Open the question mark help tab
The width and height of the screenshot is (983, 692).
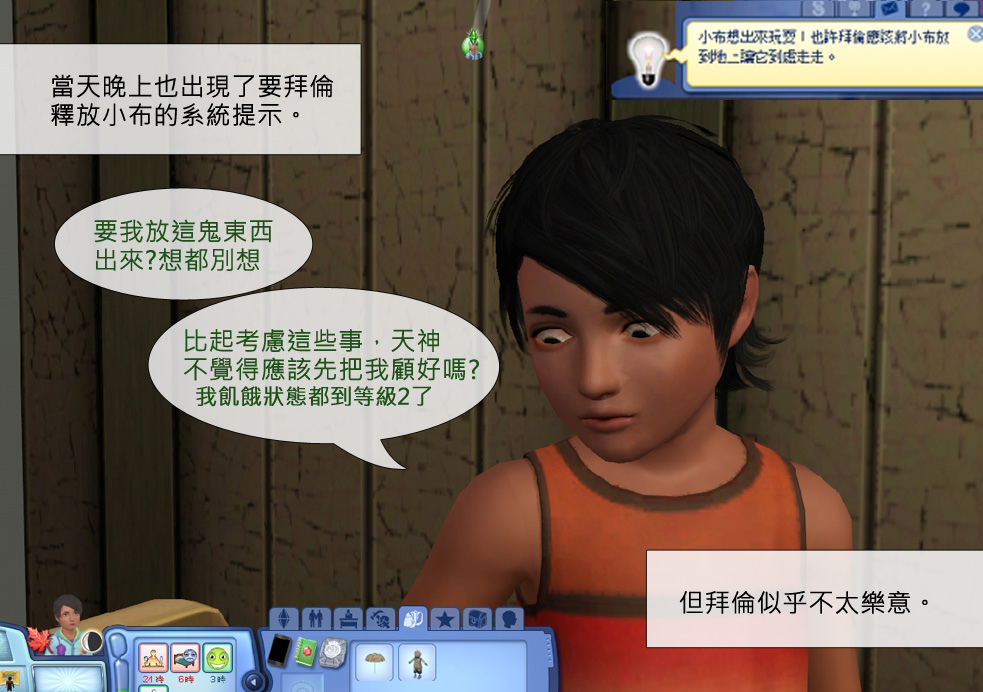(x=925, y=9)
